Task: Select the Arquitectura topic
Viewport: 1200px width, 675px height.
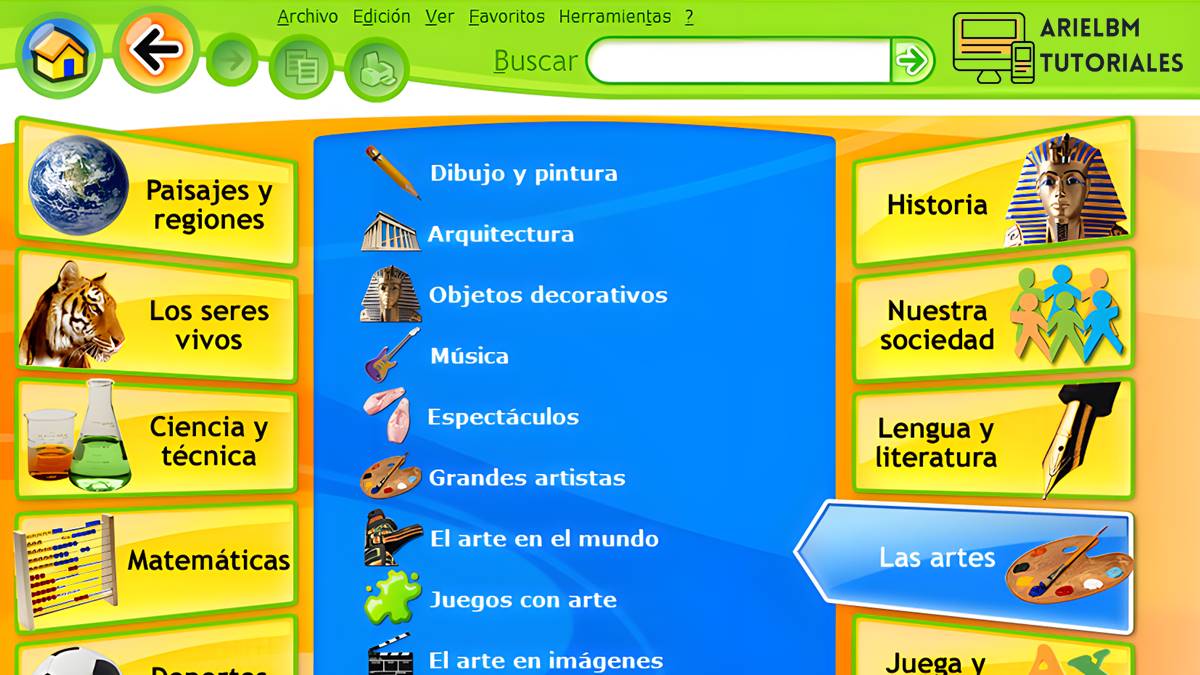Action: point(500,235)
